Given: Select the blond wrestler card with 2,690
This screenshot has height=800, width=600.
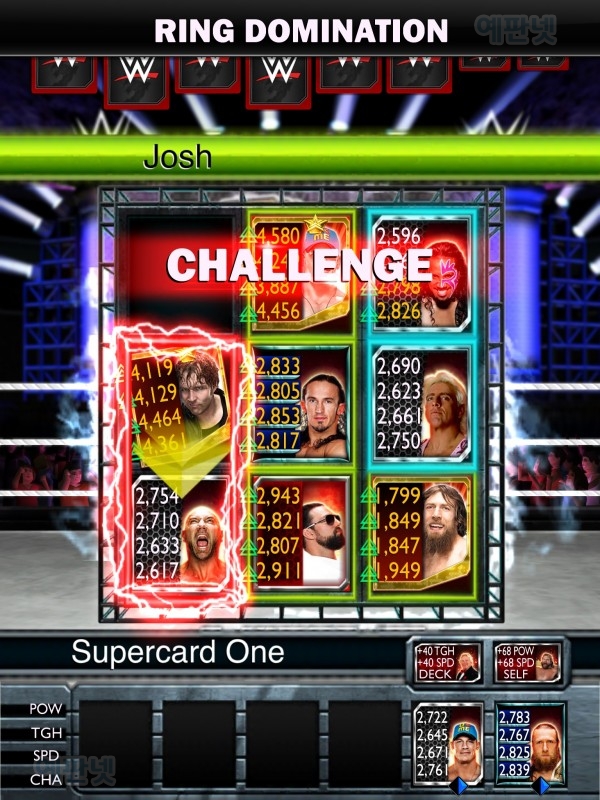Looking at the screenshot, I should tap(421, 402).
